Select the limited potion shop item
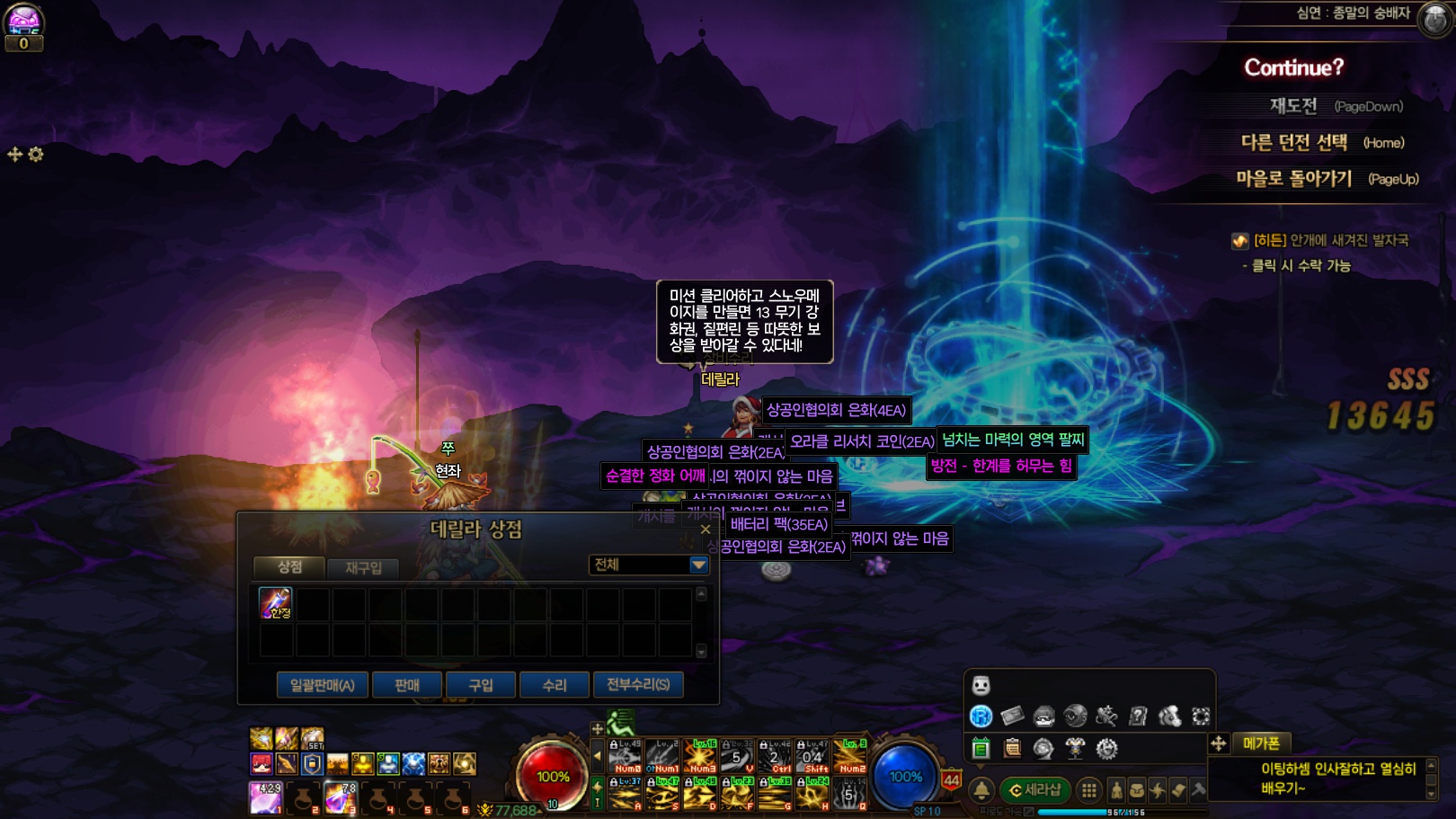 coord(275,603)
